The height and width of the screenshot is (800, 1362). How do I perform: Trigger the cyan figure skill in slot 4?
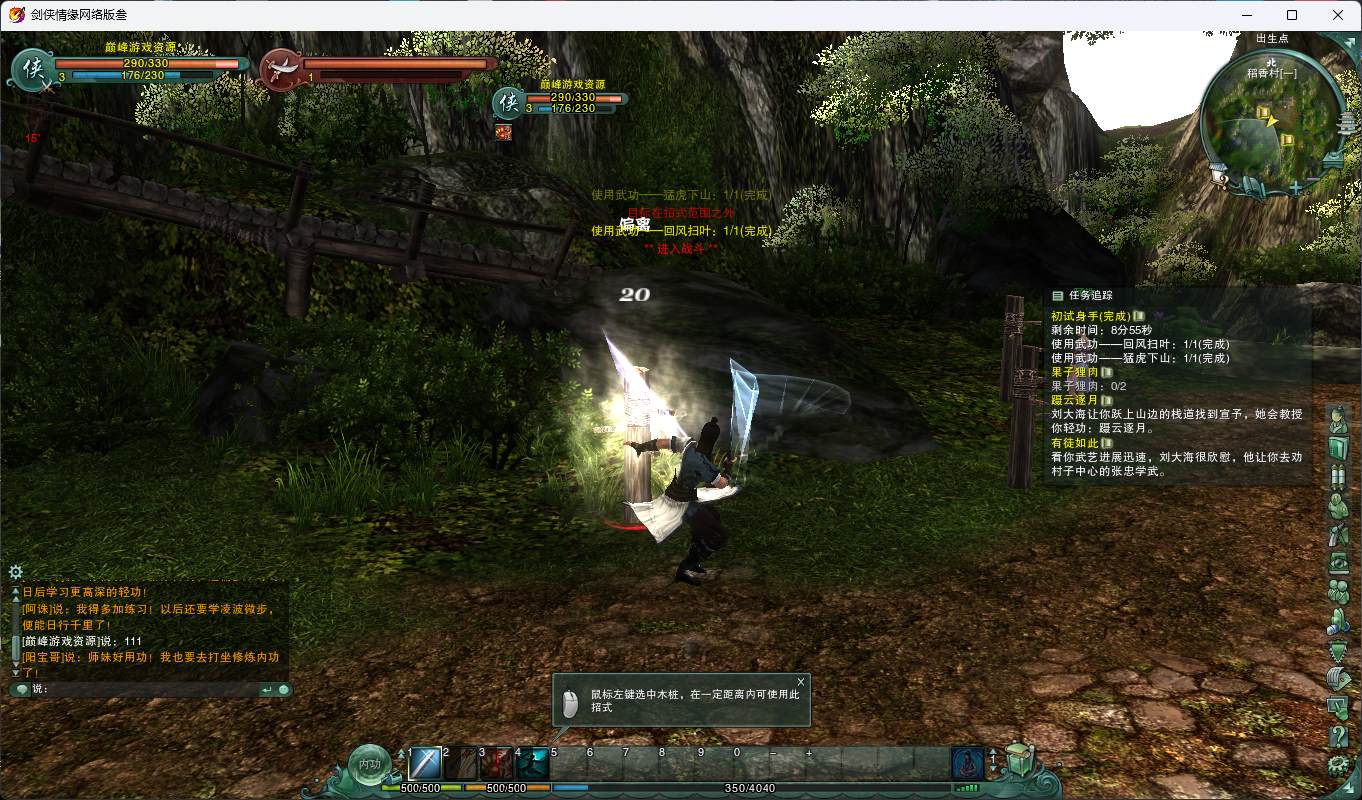pos(533,764)
